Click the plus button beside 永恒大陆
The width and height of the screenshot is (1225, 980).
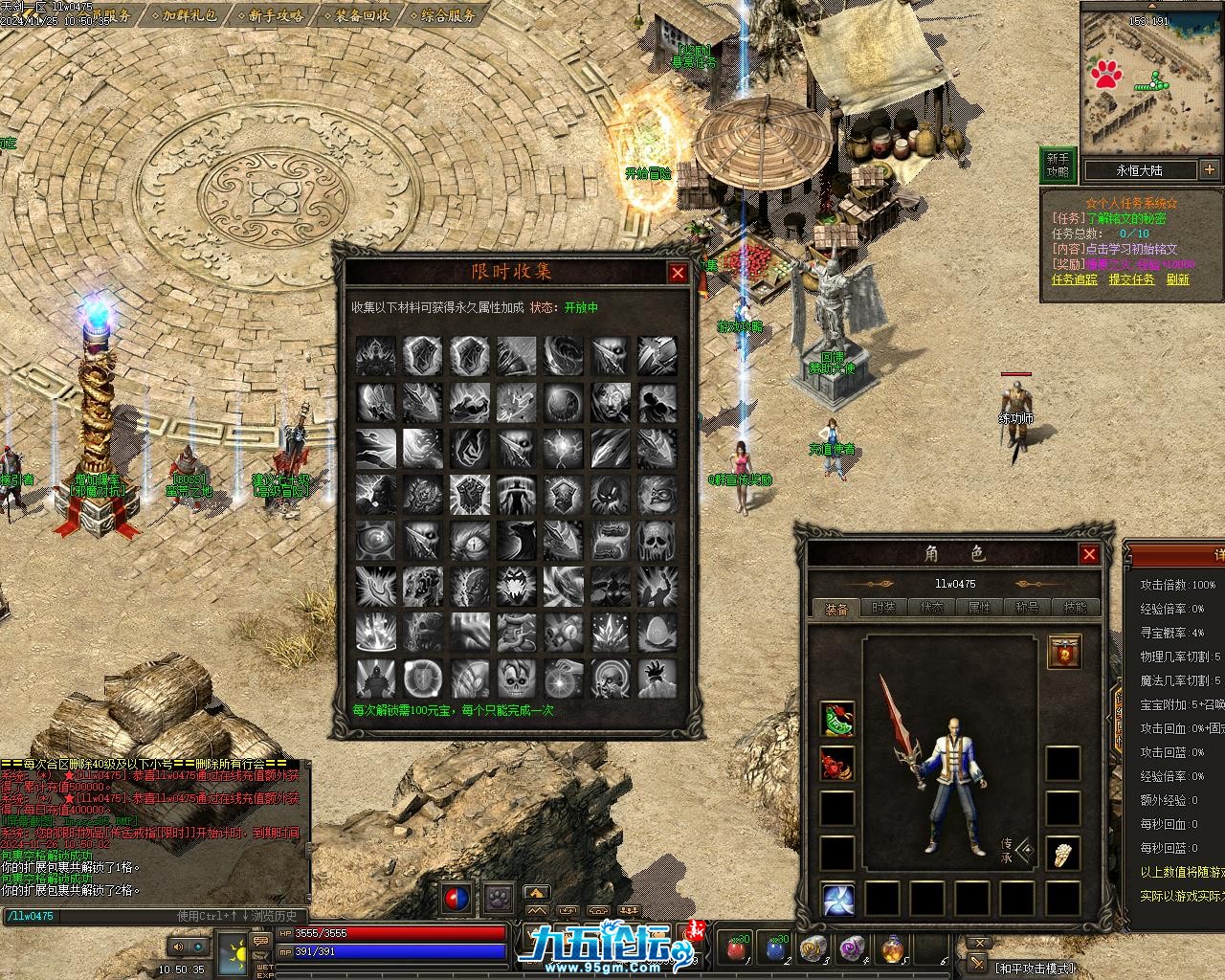point(1210,170)
